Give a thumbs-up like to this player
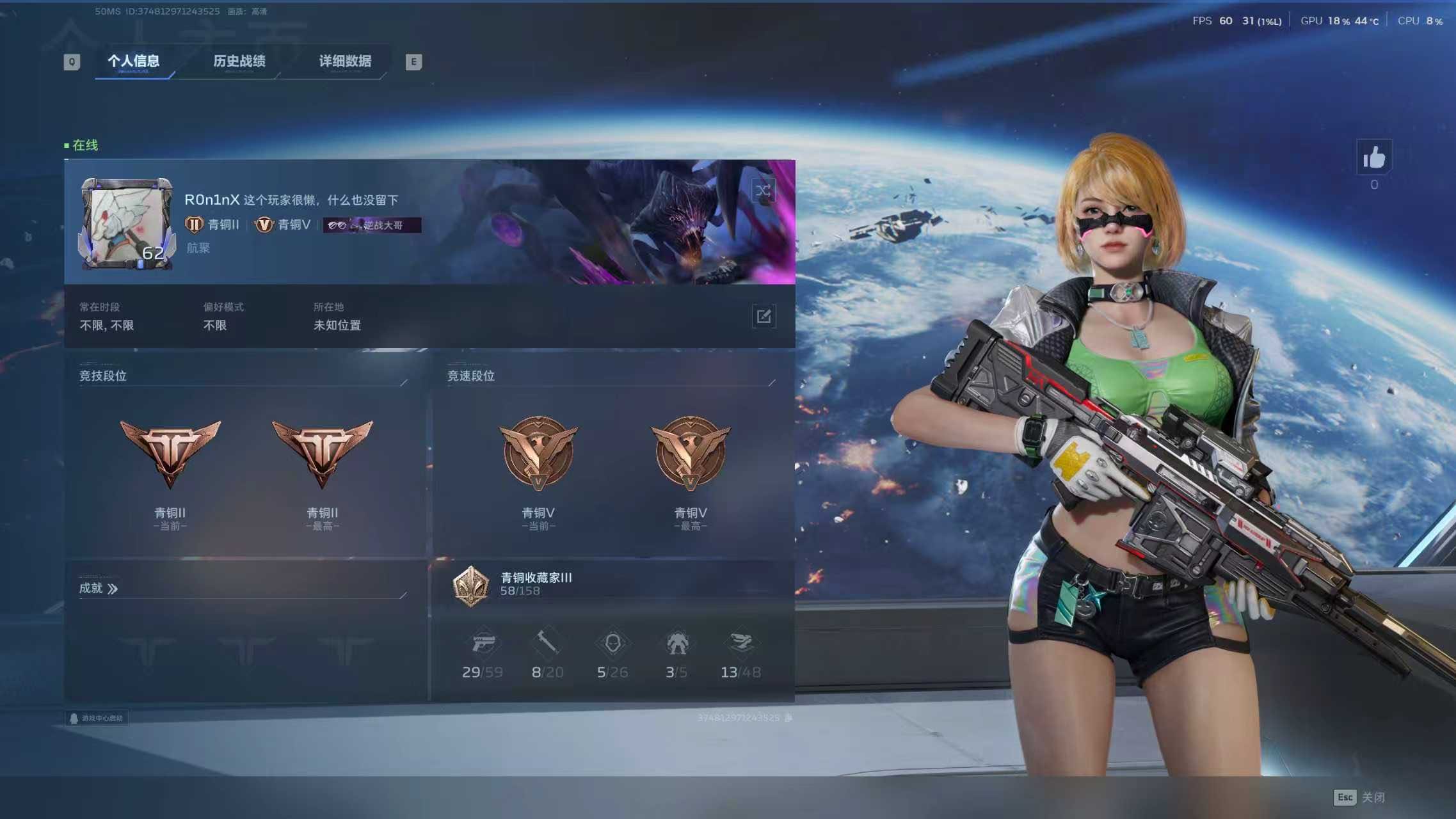The width and height of the screenshot is (1456, 819). (1373, 157)
